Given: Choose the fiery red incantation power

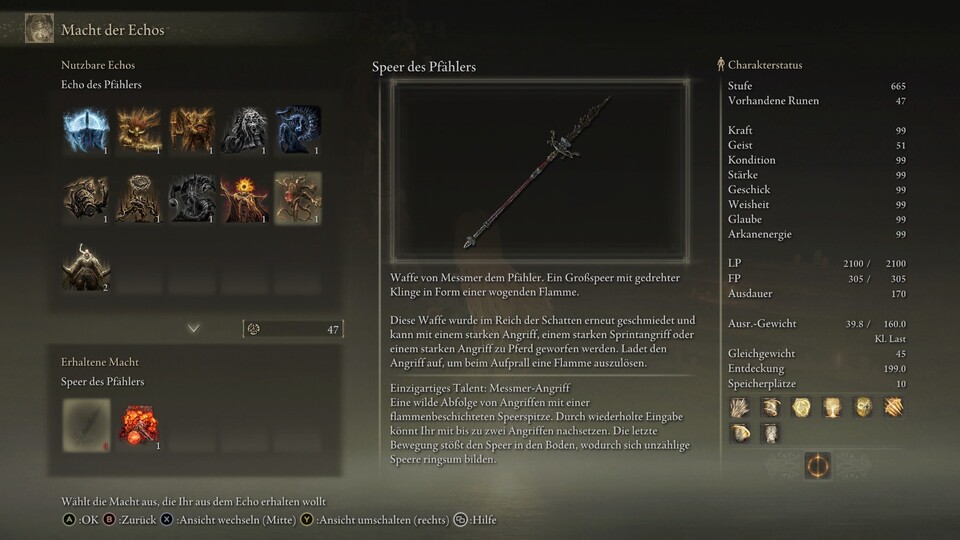Looking at the screenshot, I should coord(139,422).
